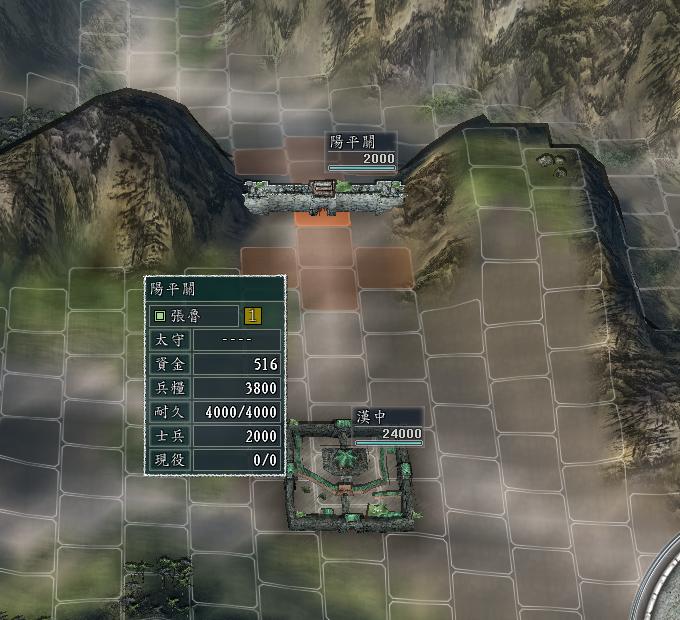Viewport: 680px width, 620px height.
Task: Click the yellow number 1 badge
Action: click(253, 316)
